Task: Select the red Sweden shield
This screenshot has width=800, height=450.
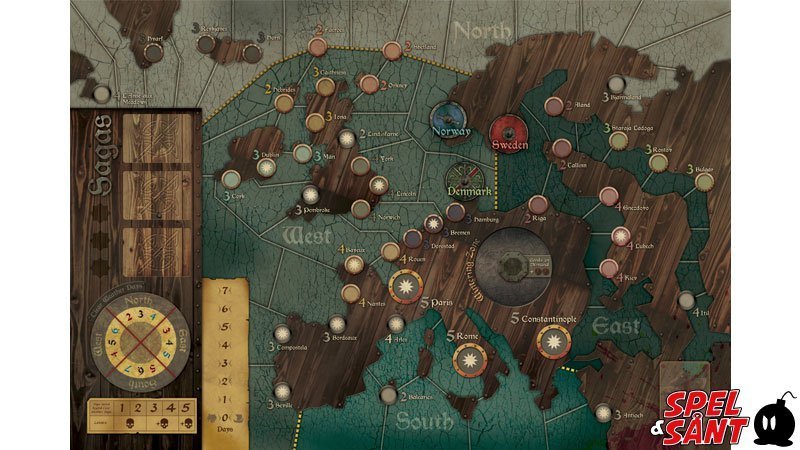Action: (509, 135)
